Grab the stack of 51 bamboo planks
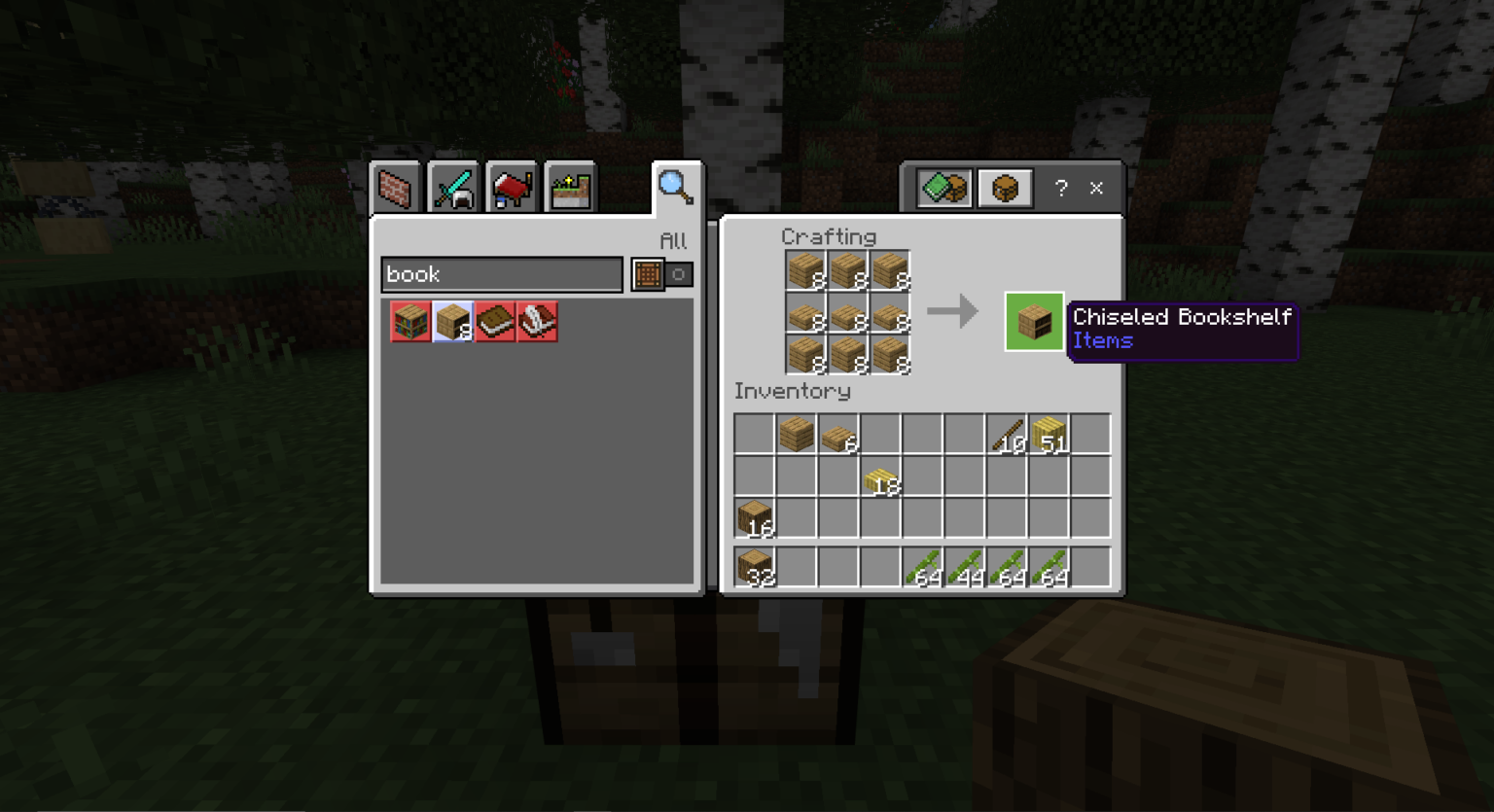 click(x=1049, y=435)
